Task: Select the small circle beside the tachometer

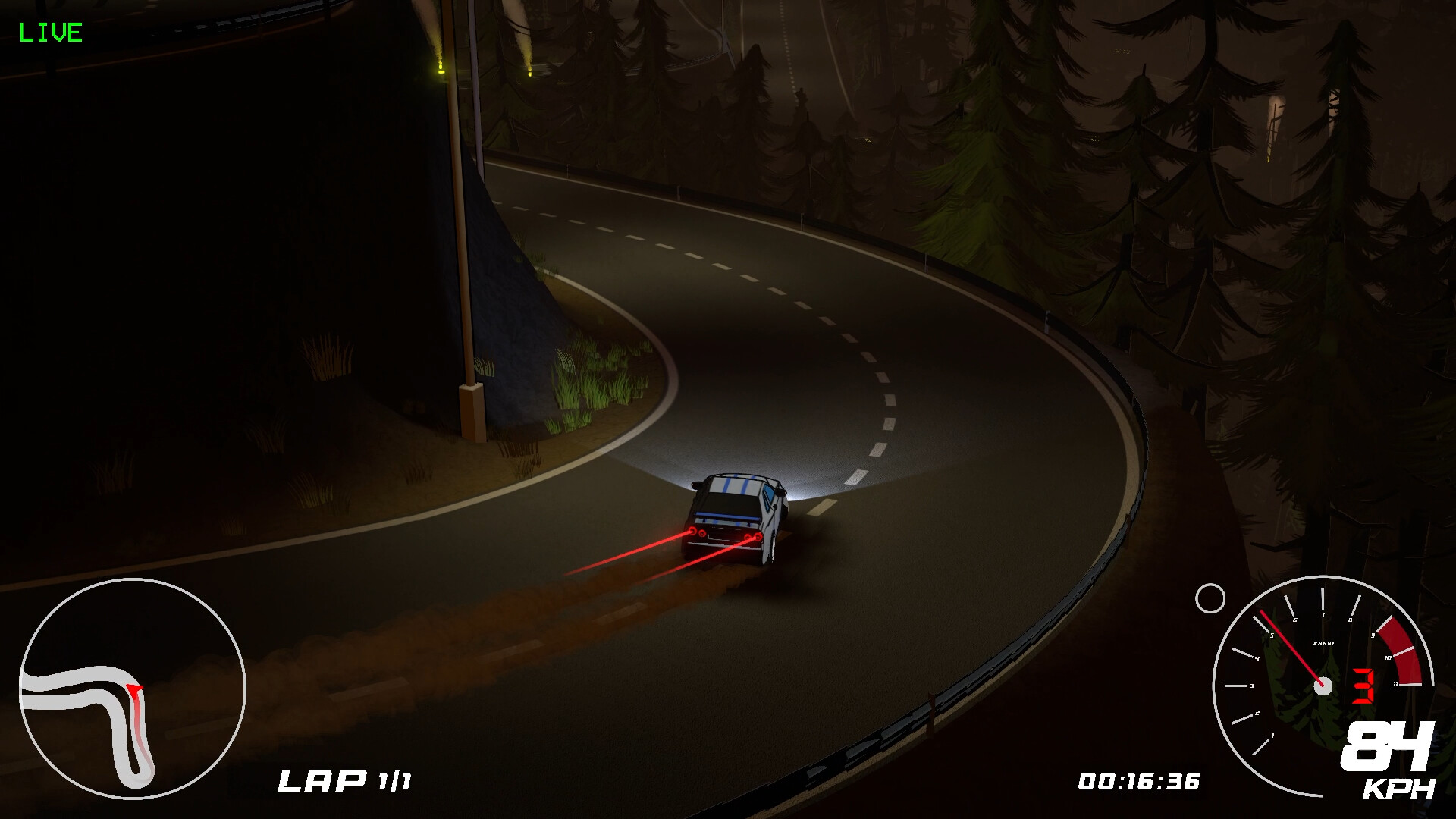Action: [1210, 599]
